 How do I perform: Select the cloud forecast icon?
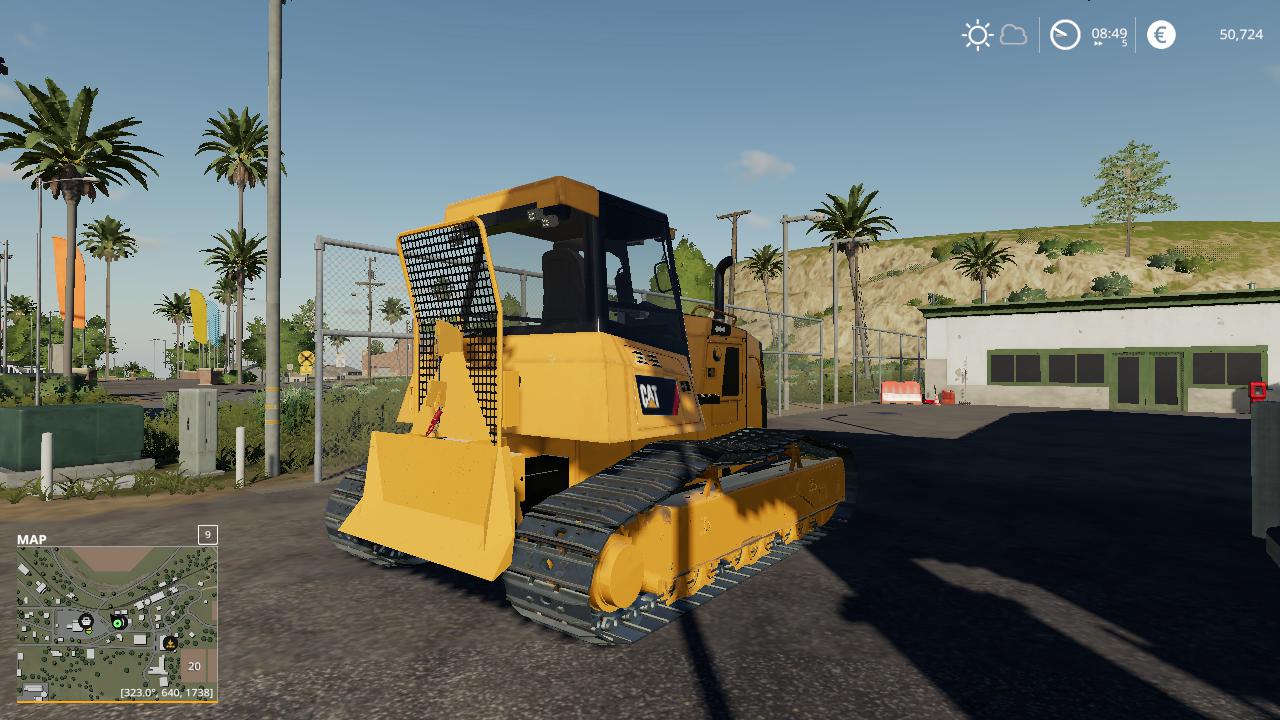[1014, 34]
